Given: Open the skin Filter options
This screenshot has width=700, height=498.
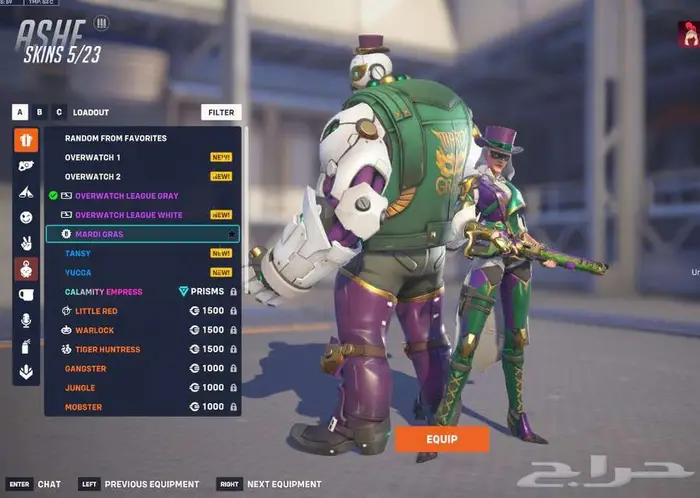Looking at the screenshot, I should click(221, 113).
